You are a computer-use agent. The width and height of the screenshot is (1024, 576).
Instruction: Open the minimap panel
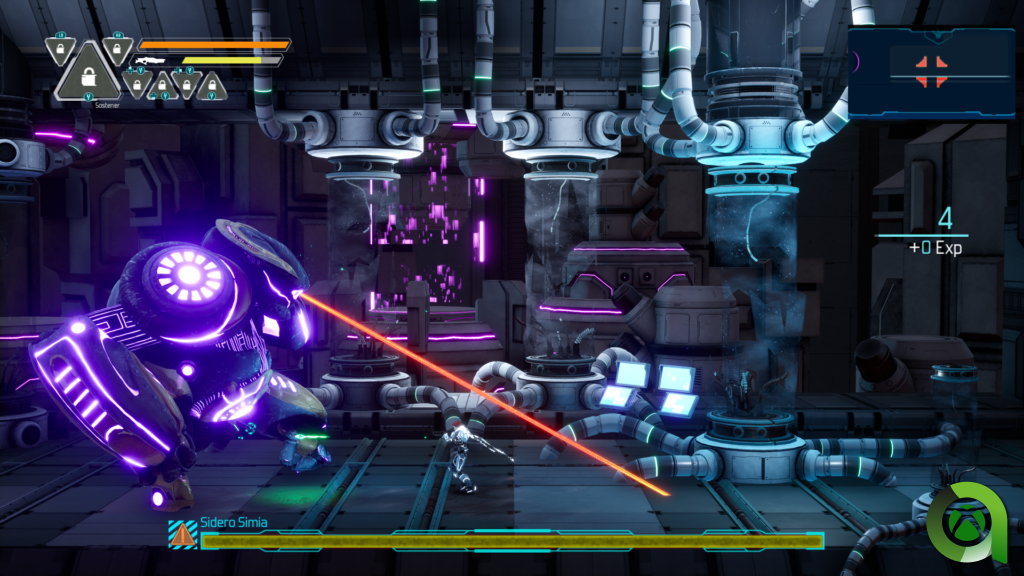pos(931,73)
